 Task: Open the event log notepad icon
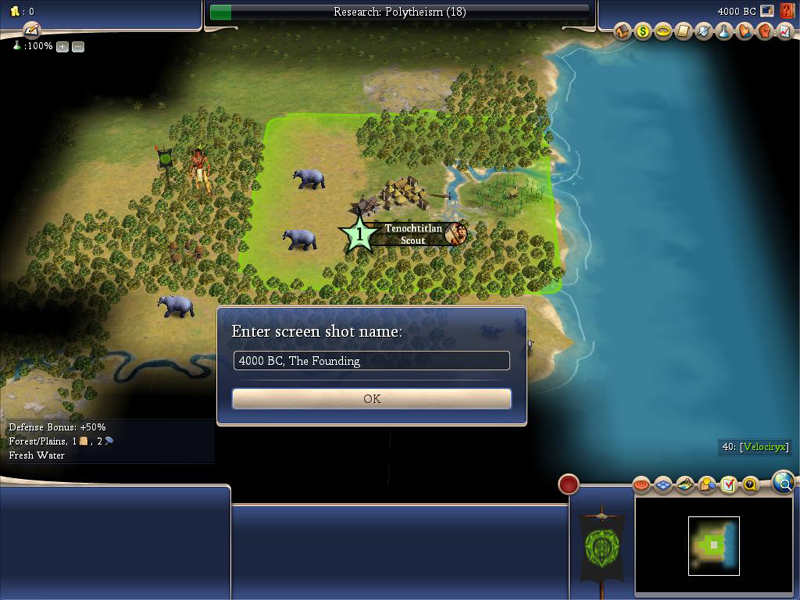point(30,30)
